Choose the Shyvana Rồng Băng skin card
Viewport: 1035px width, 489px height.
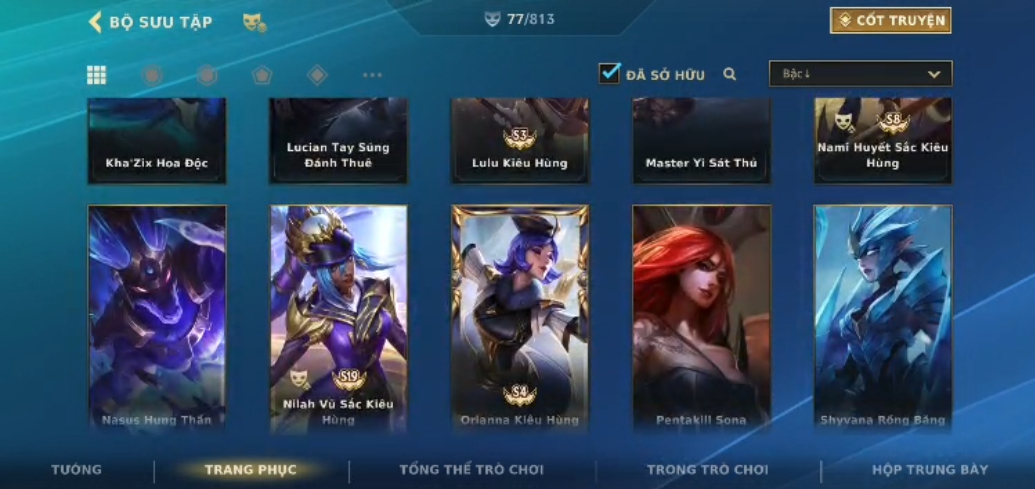(882, 316)
